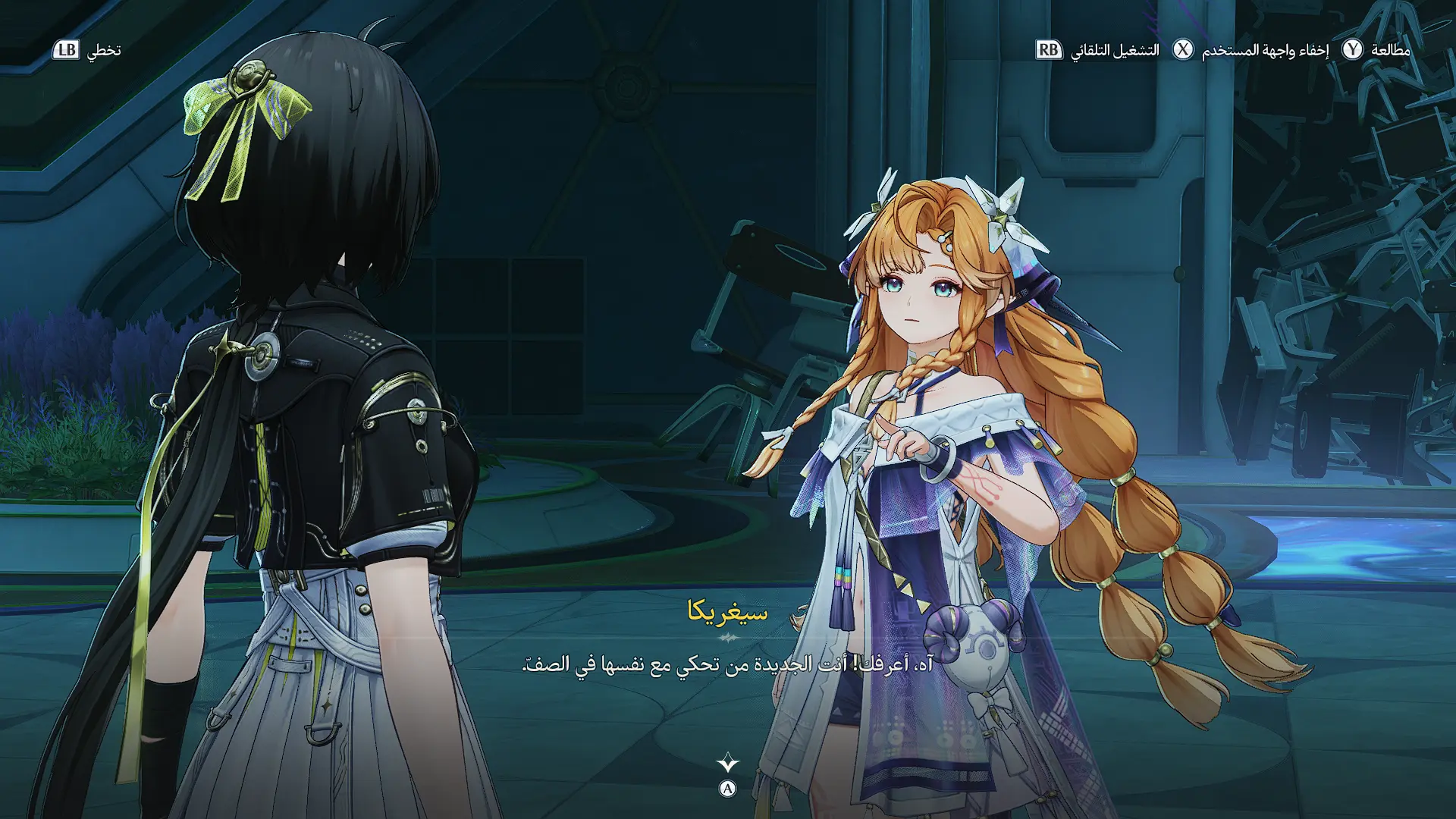The image size is (1456, 819).
Task: Advance dialogue via the diamond continue arrow
Action: (x=727, y=763)
